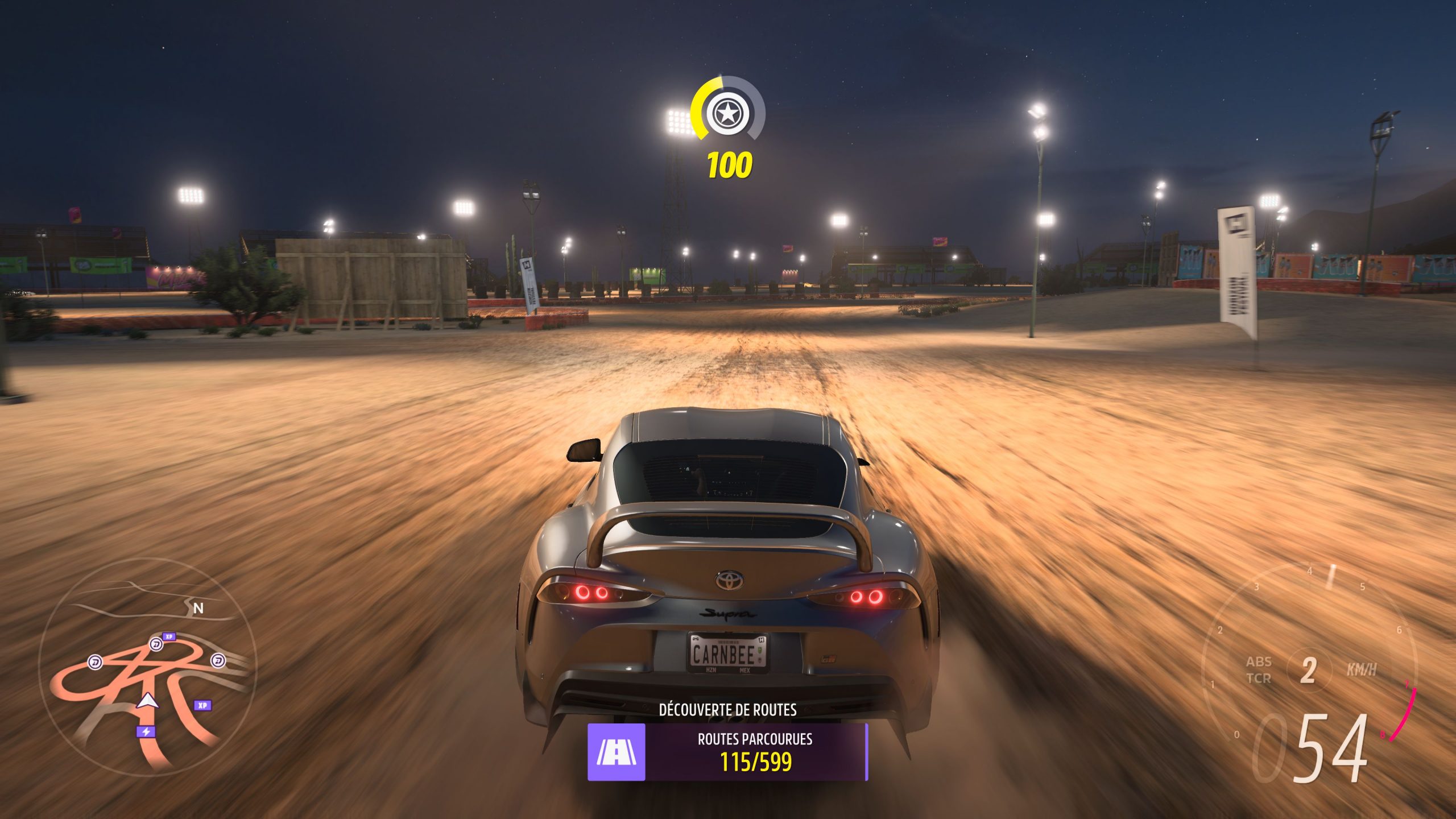1456x819 pixels.
Task: Open the Routes Parcourues progress tracker
Action: point(755,752)
